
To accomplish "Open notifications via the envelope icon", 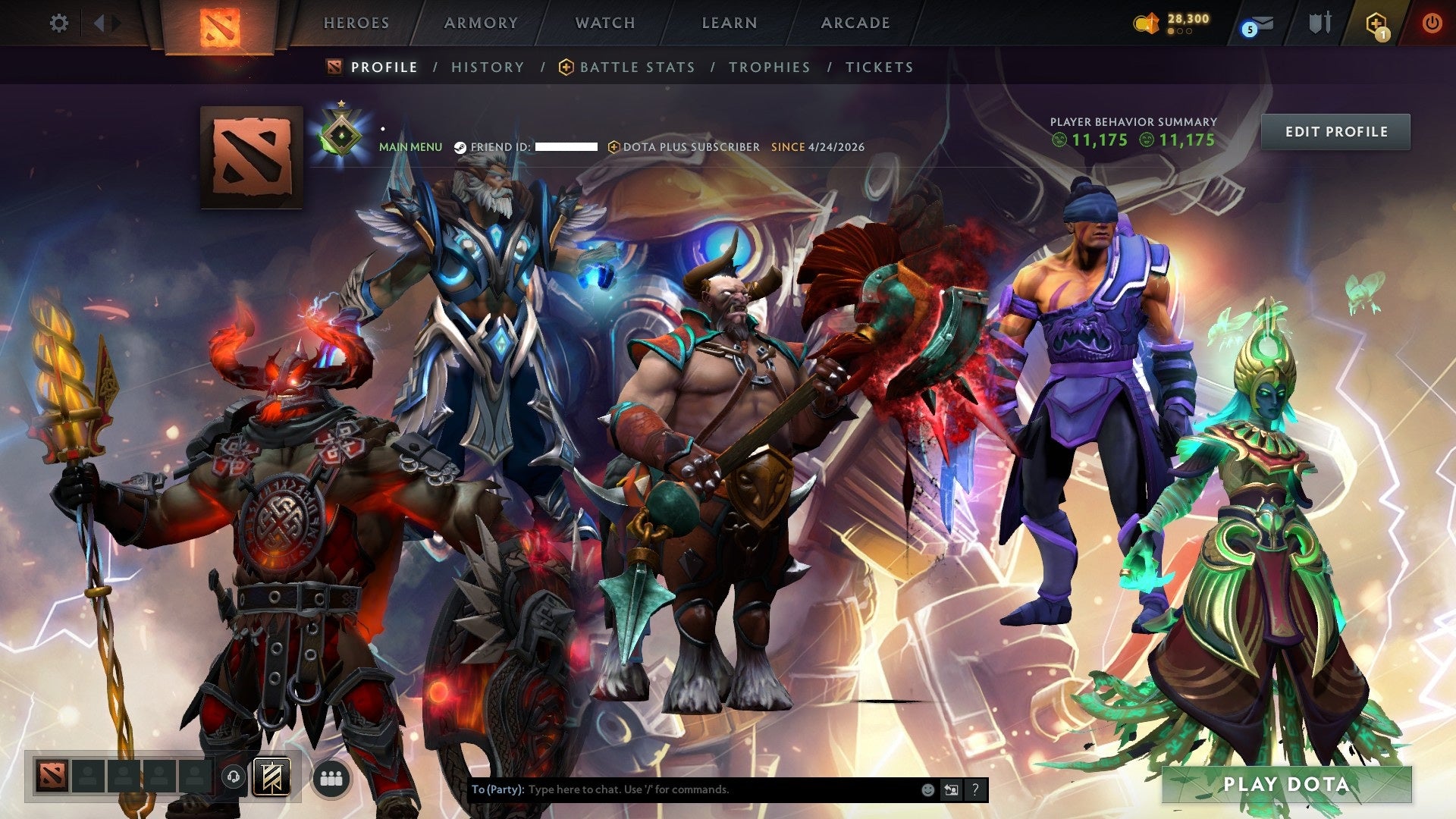I will [x=1262, y=23].
